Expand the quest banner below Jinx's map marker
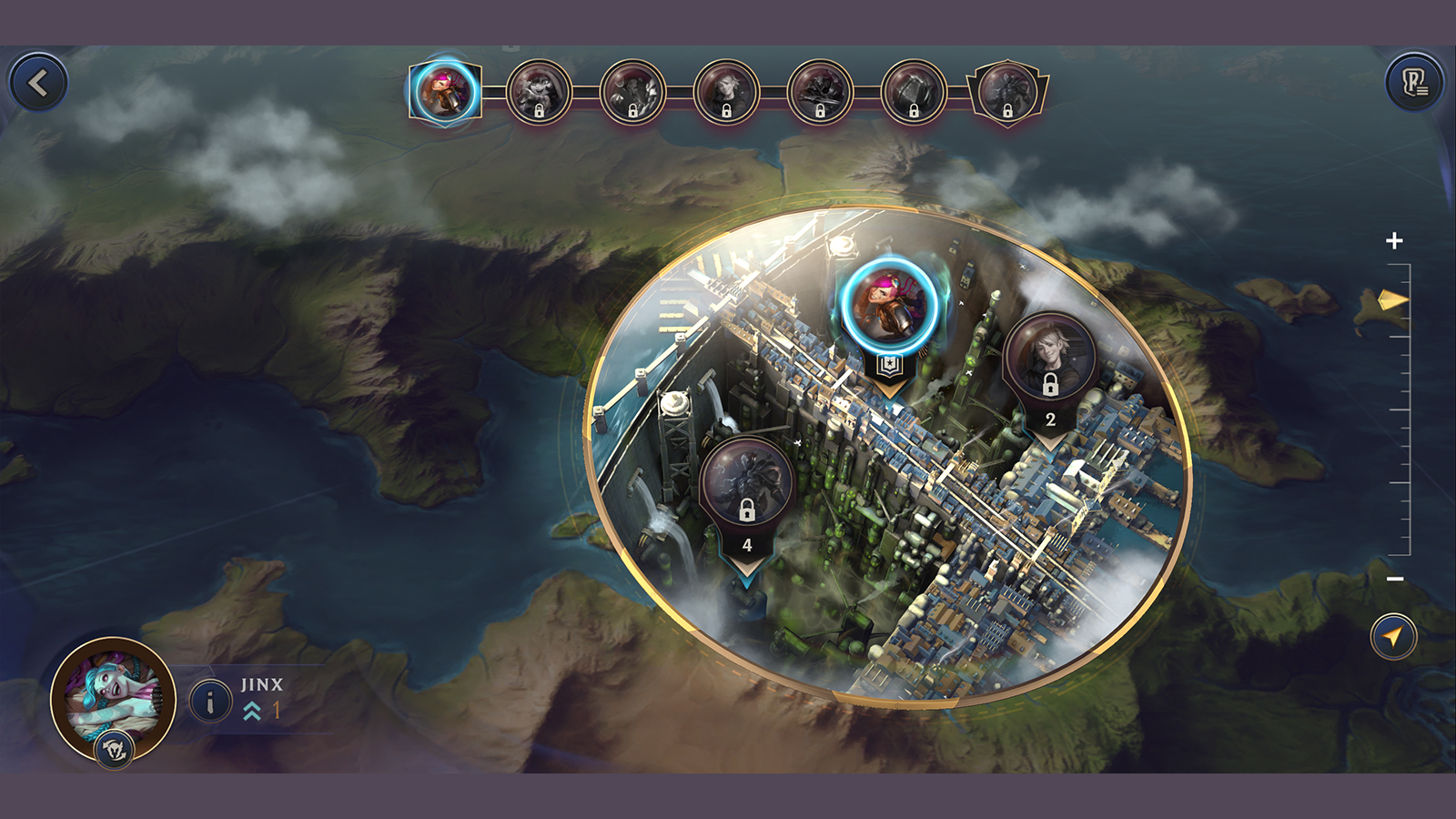1456x819 pixels. (x=888, y=366)
